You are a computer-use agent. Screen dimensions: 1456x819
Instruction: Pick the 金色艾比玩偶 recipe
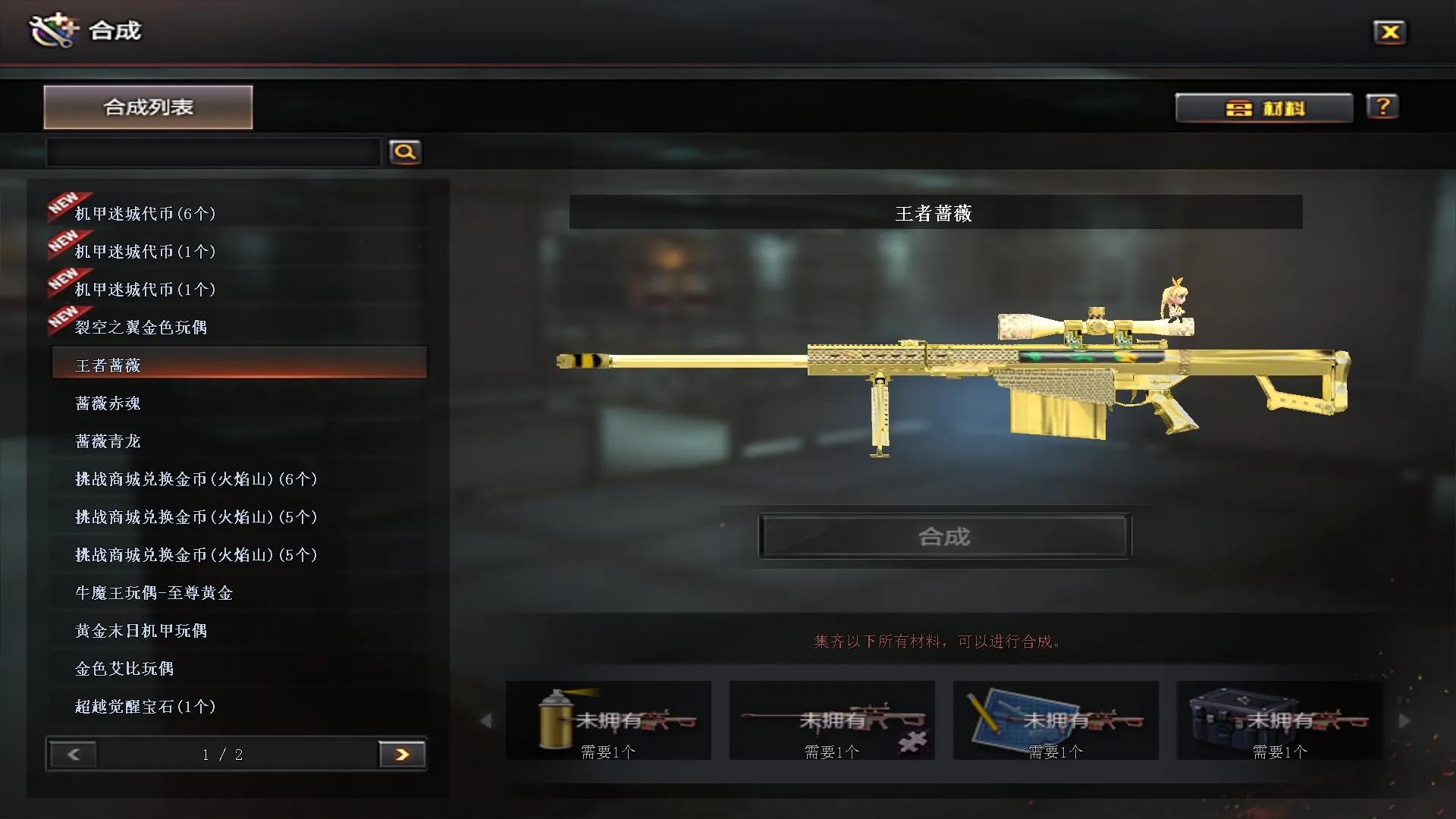(x=124, y=669)
